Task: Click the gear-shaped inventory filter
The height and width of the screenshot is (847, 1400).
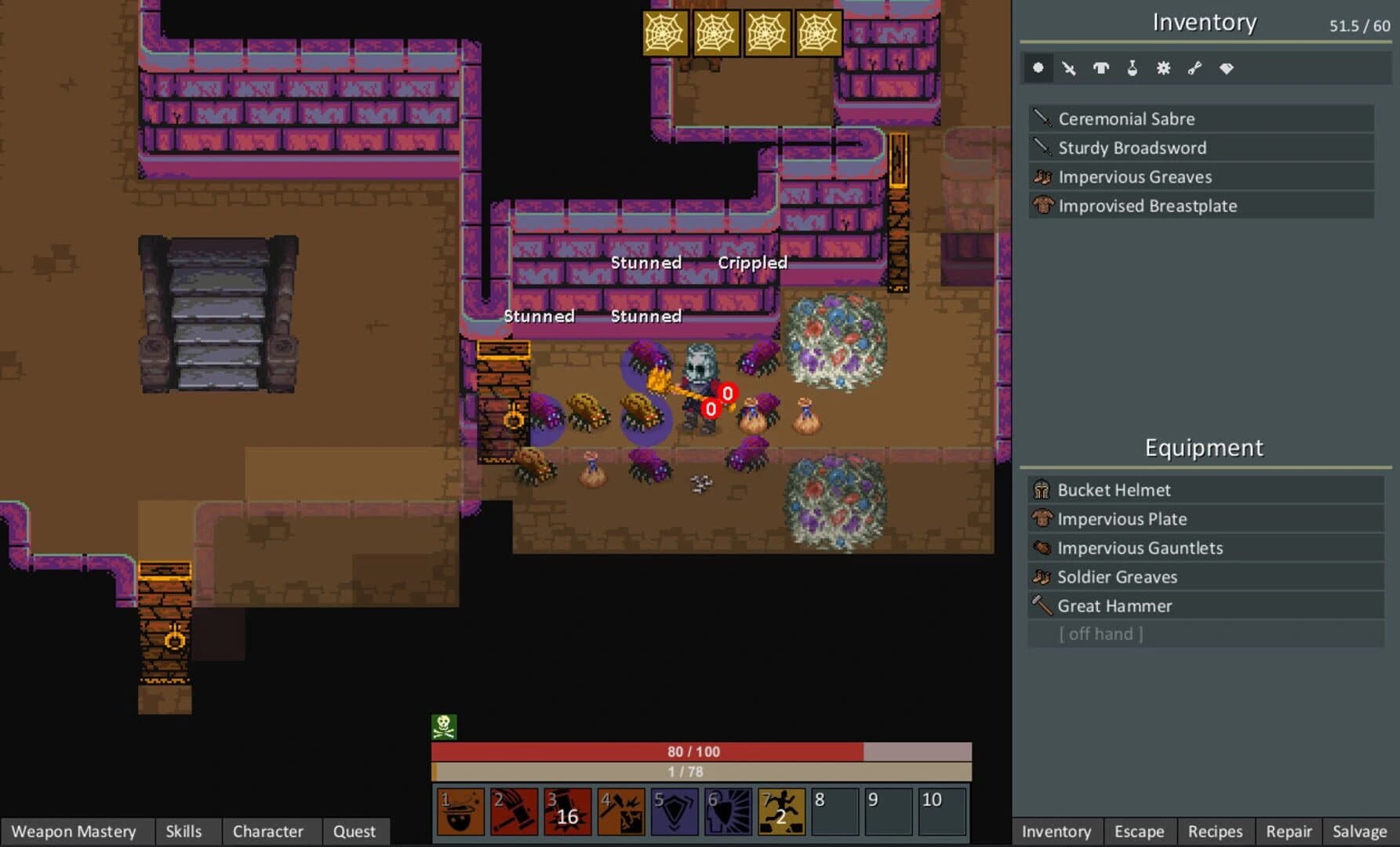Action: [1162, 68]
